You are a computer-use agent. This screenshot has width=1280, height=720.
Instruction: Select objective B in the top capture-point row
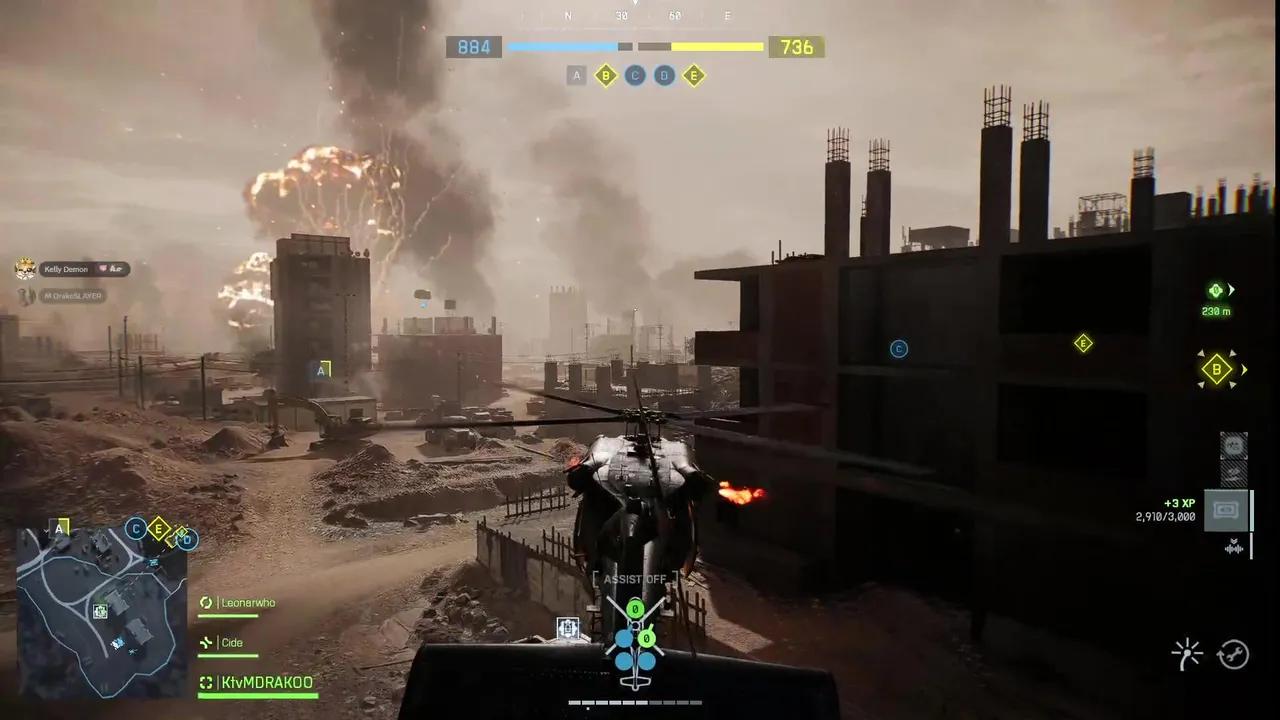[605, 76]
